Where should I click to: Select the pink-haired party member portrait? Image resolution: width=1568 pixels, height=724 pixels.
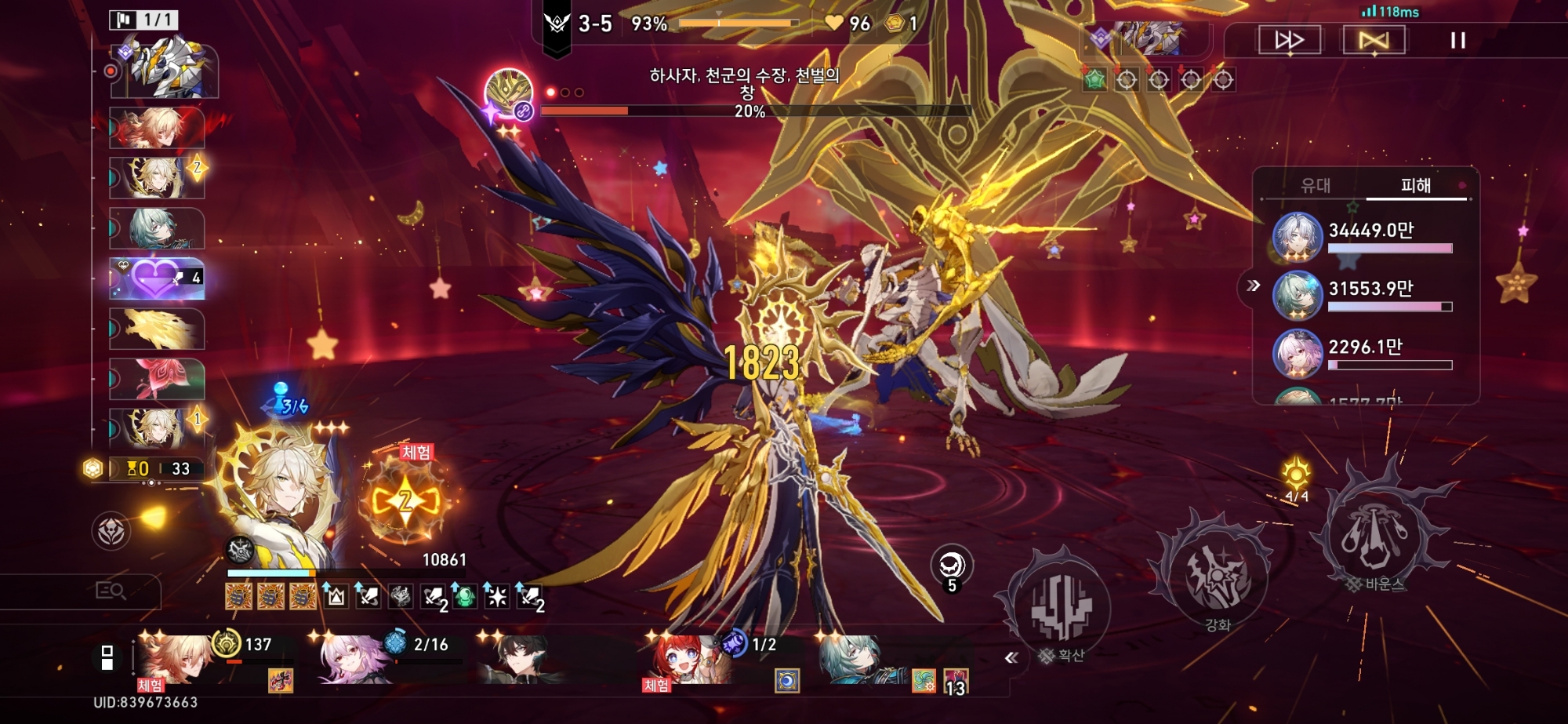(x=351, y=659)
